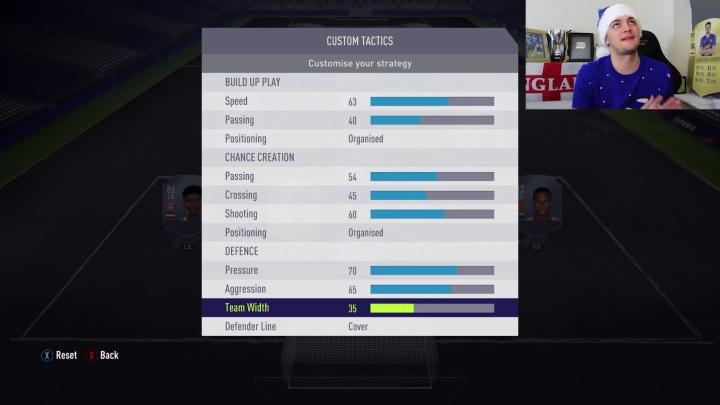Adjust the Build Up Play Passing slider
This screenshot has width=720, height=405.
tap(431, 120)
